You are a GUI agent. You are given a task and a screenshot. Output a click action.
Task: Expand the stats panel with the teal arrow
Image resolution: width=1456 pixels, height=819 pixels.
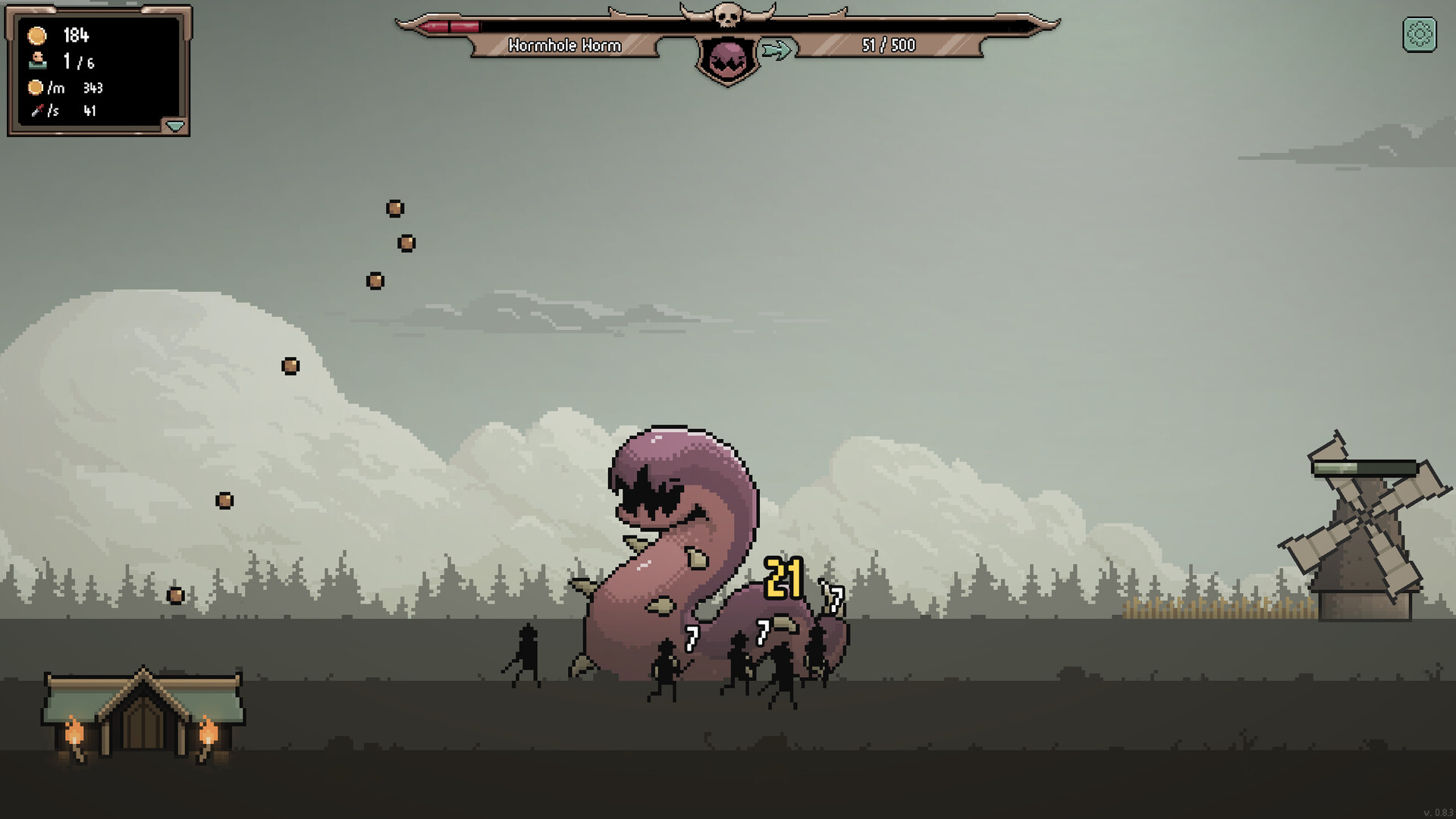(x=175, y=126)
